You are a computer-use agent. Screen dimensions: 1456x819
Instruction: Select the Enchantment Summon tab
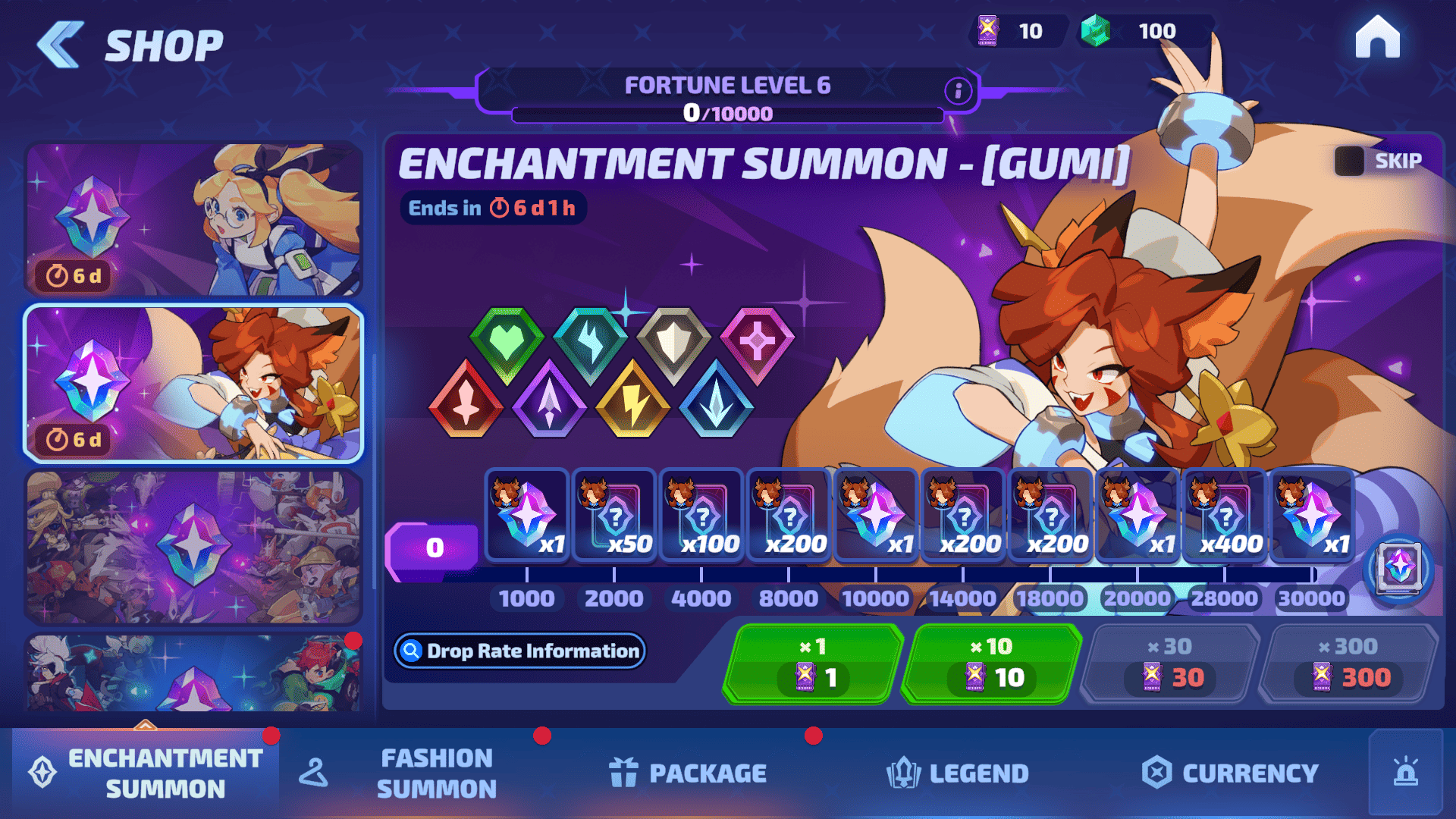146,773
